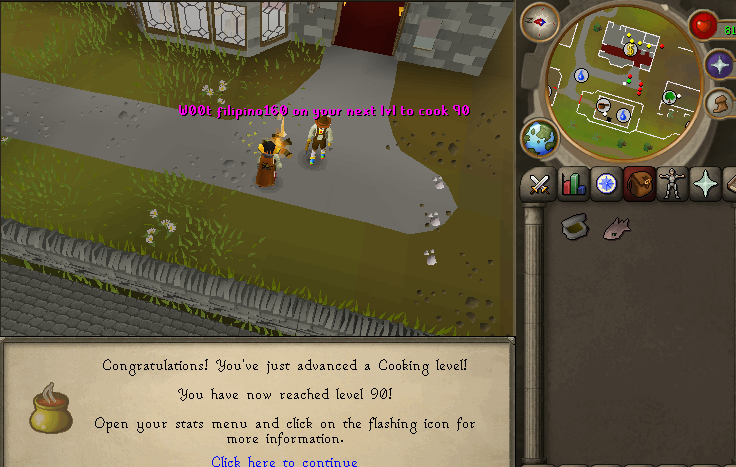
Task: Open the Combat Options tab
Action: (540, 184)
